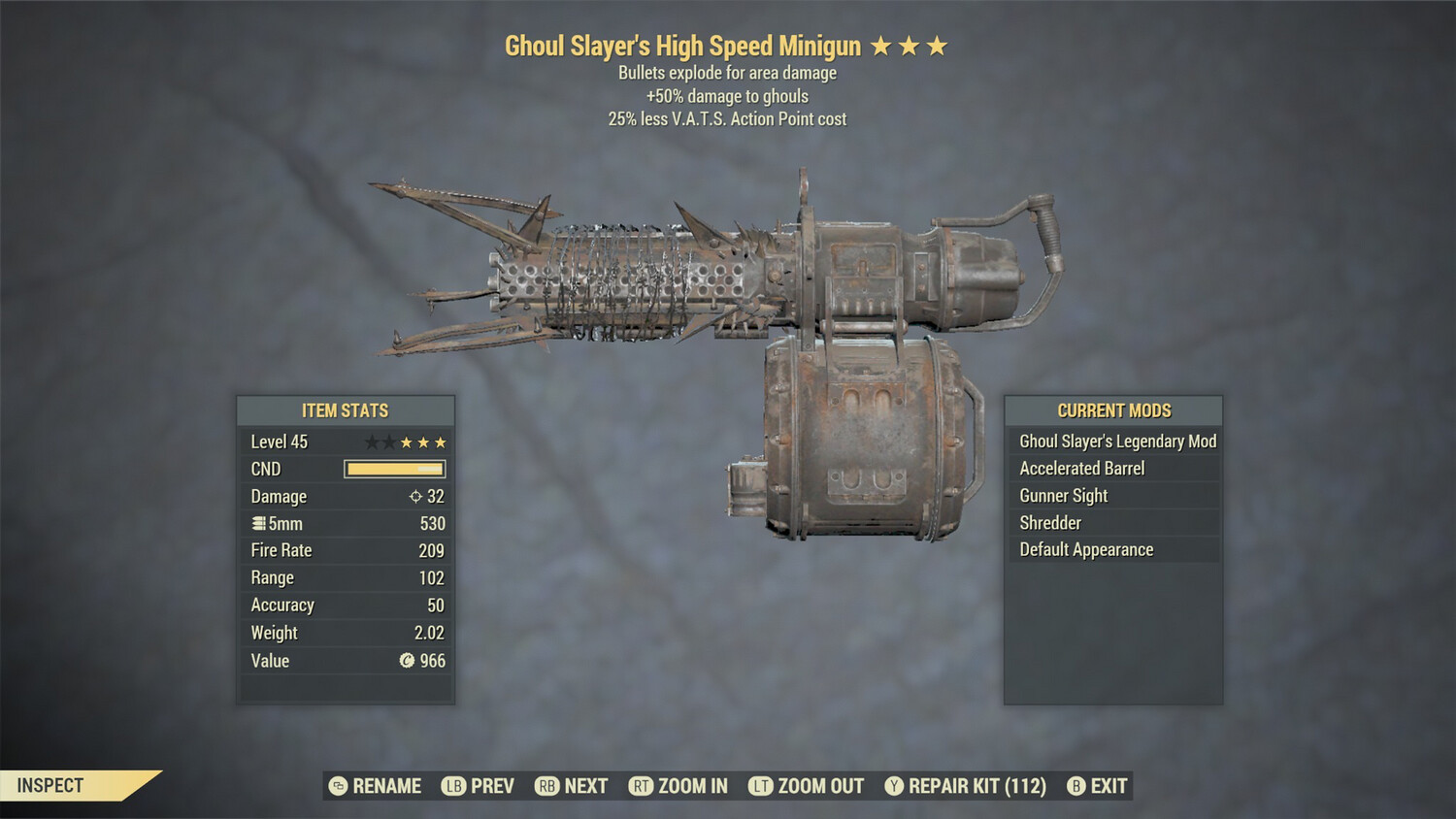Select the ITEM STATS panel header

[345, 410]
